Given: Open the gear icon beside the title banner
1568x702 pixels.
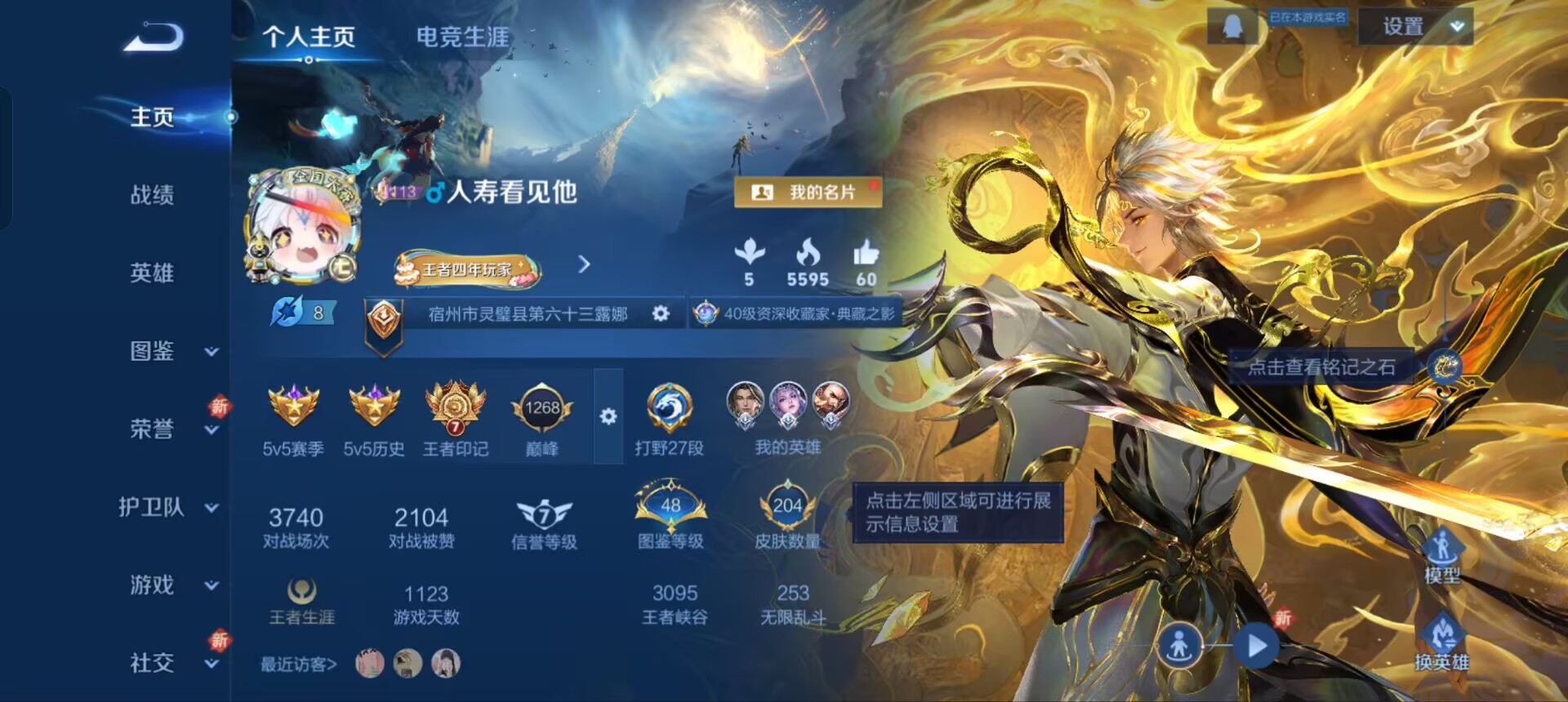Looking at the screenshot, I should pos(661,313).
